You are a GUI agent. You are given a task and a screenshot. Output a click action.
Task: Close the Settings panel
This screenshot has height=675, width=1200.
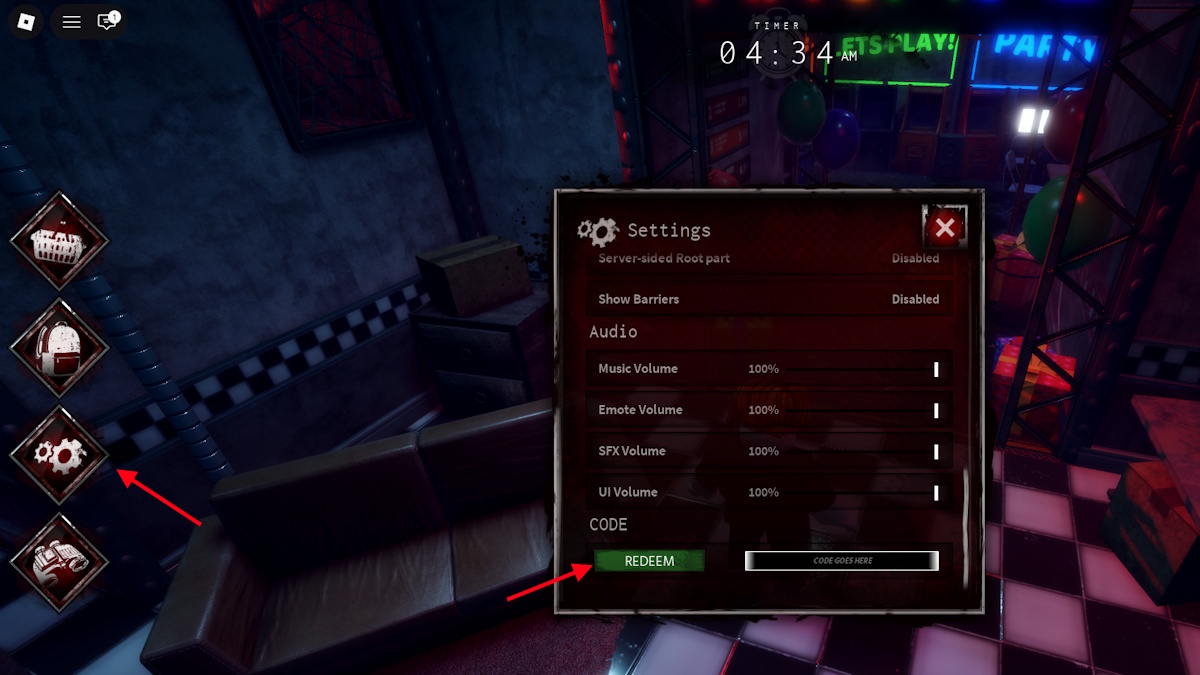pos(944,228)
